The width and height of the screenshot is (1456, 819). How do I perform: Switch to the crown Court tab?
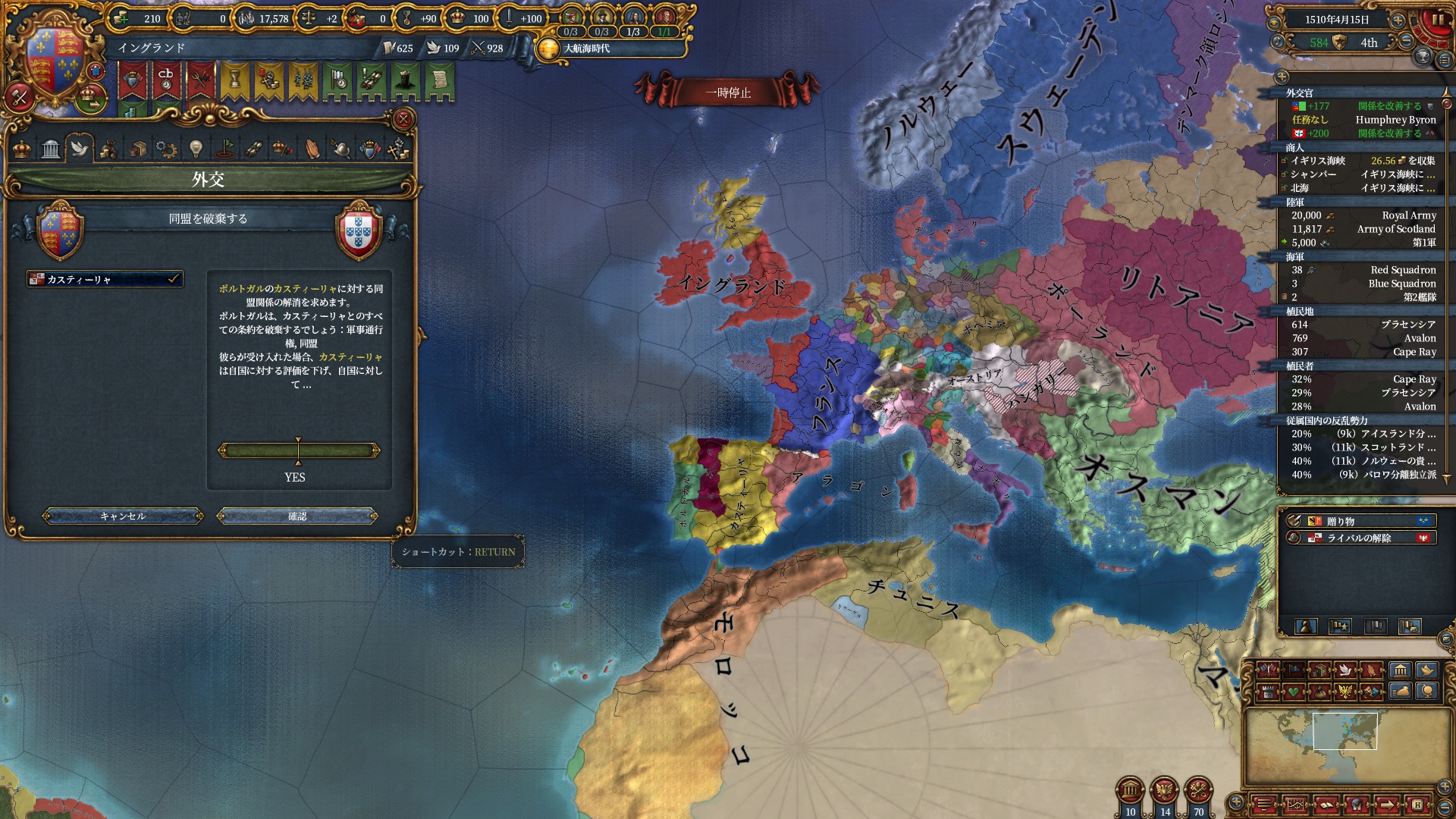[x=22, y=149]
